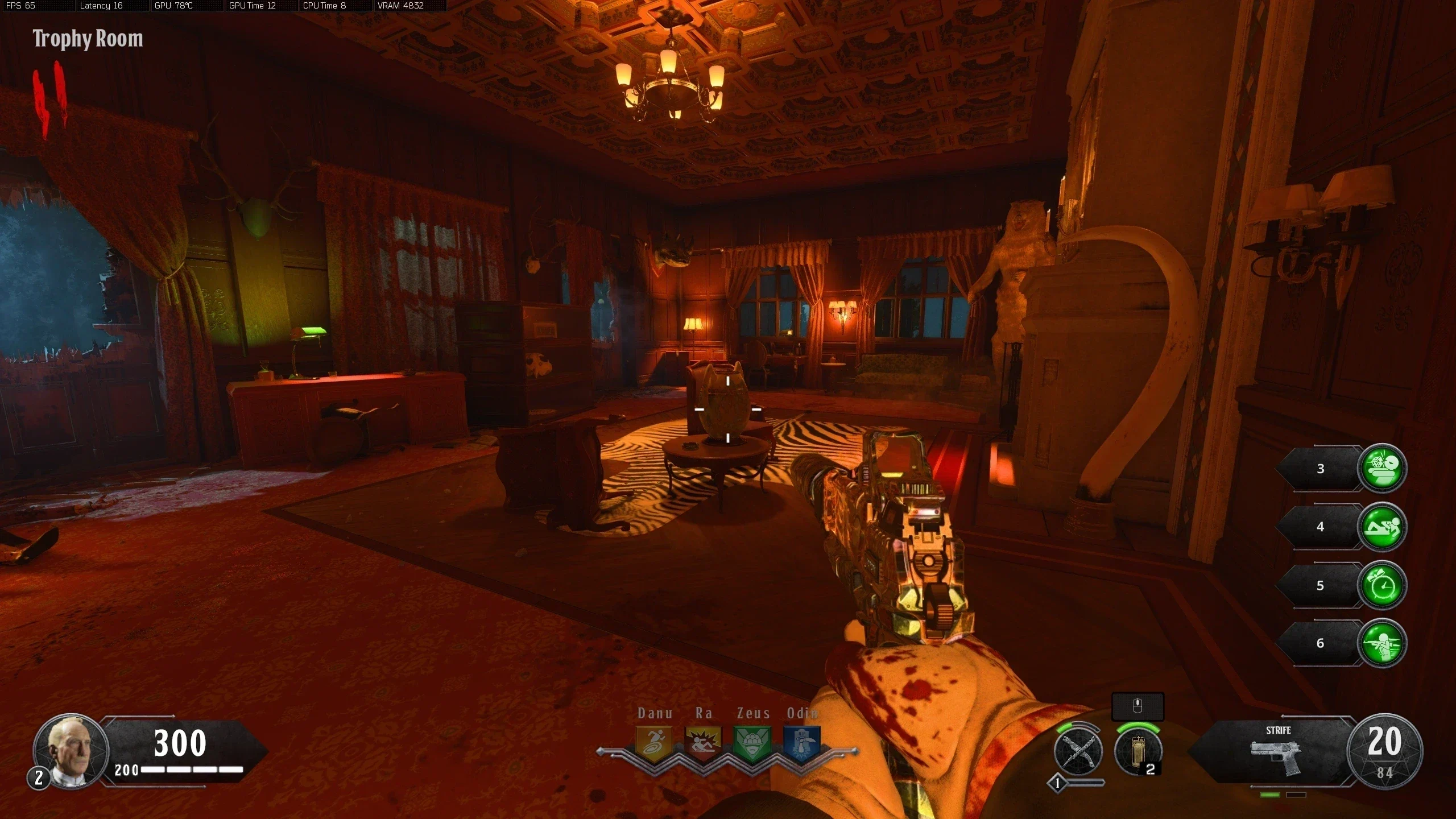Use the prone figure elixir in slot 4
This screenshot has height=819, width=1456.
[x=1382, y=527]
